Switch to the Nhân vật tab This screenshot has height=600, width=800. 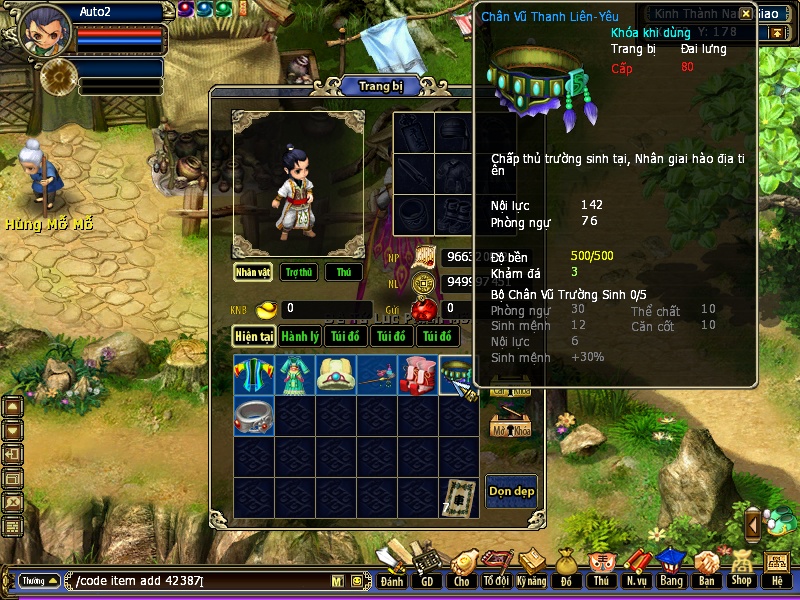point(254,272)
